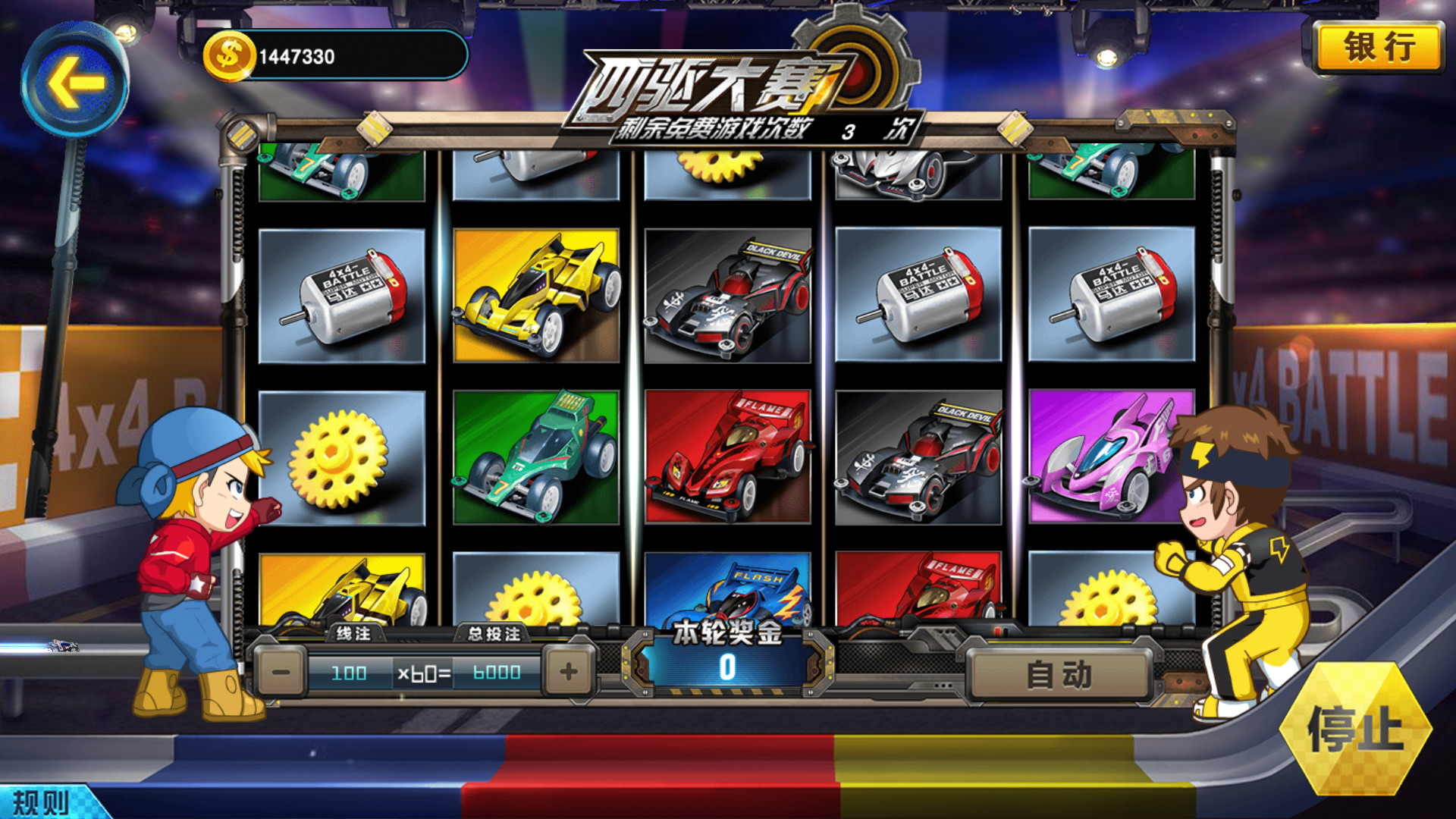Open the 规则 rules panel
1456x819 pixels.
click(42, 802)
